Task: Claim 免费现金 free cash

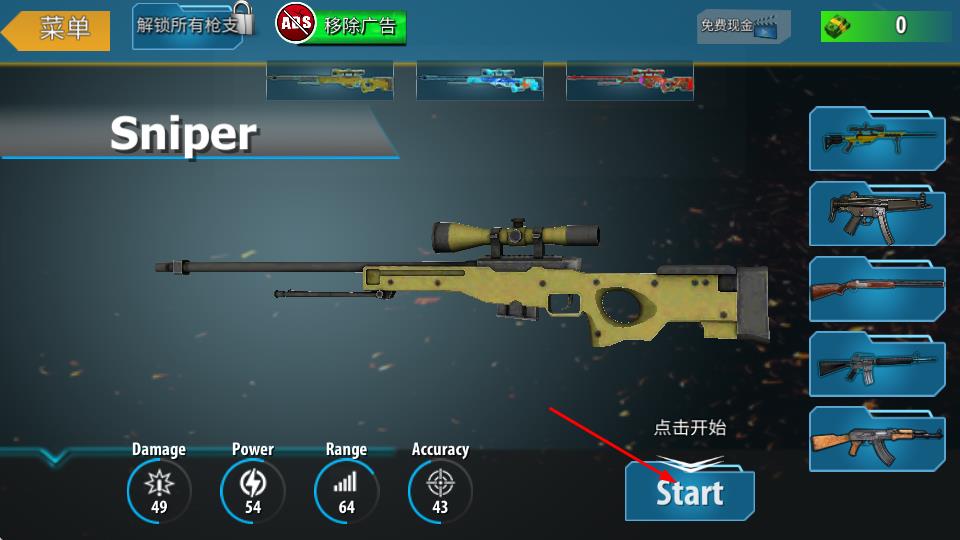Action: tap(743, 27)
